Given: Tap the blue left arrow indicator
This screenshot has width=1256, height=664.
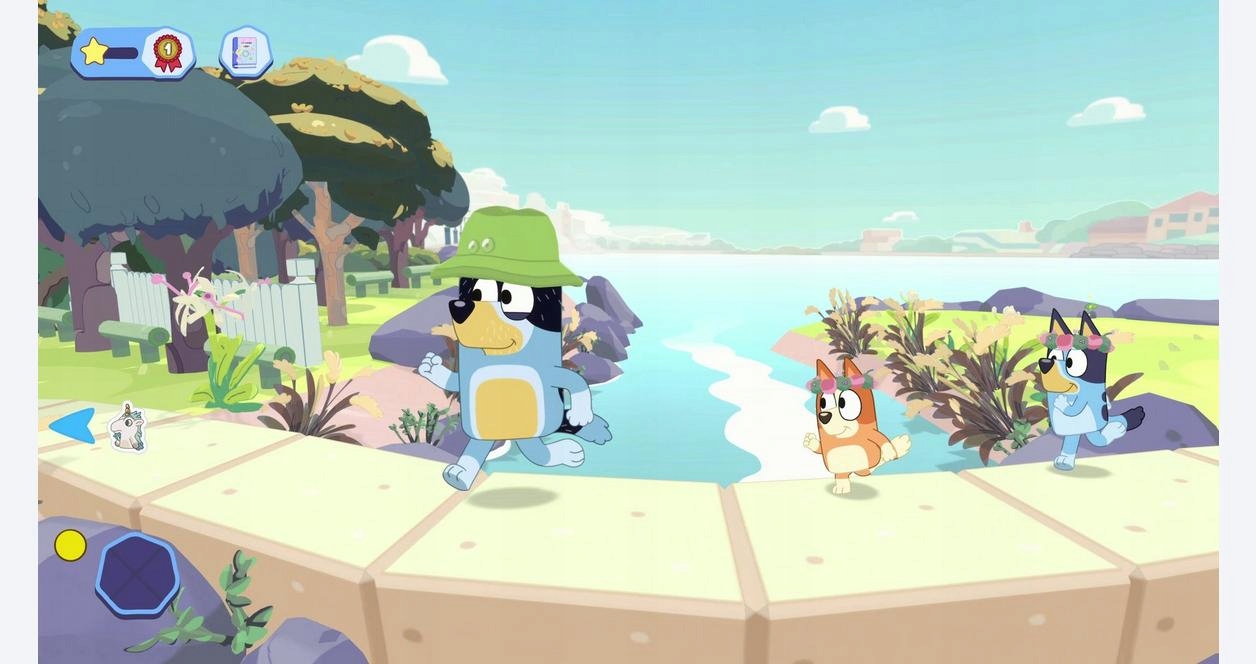Looking at the screenshot, I should pyautogui.click(x=72, y=425).
